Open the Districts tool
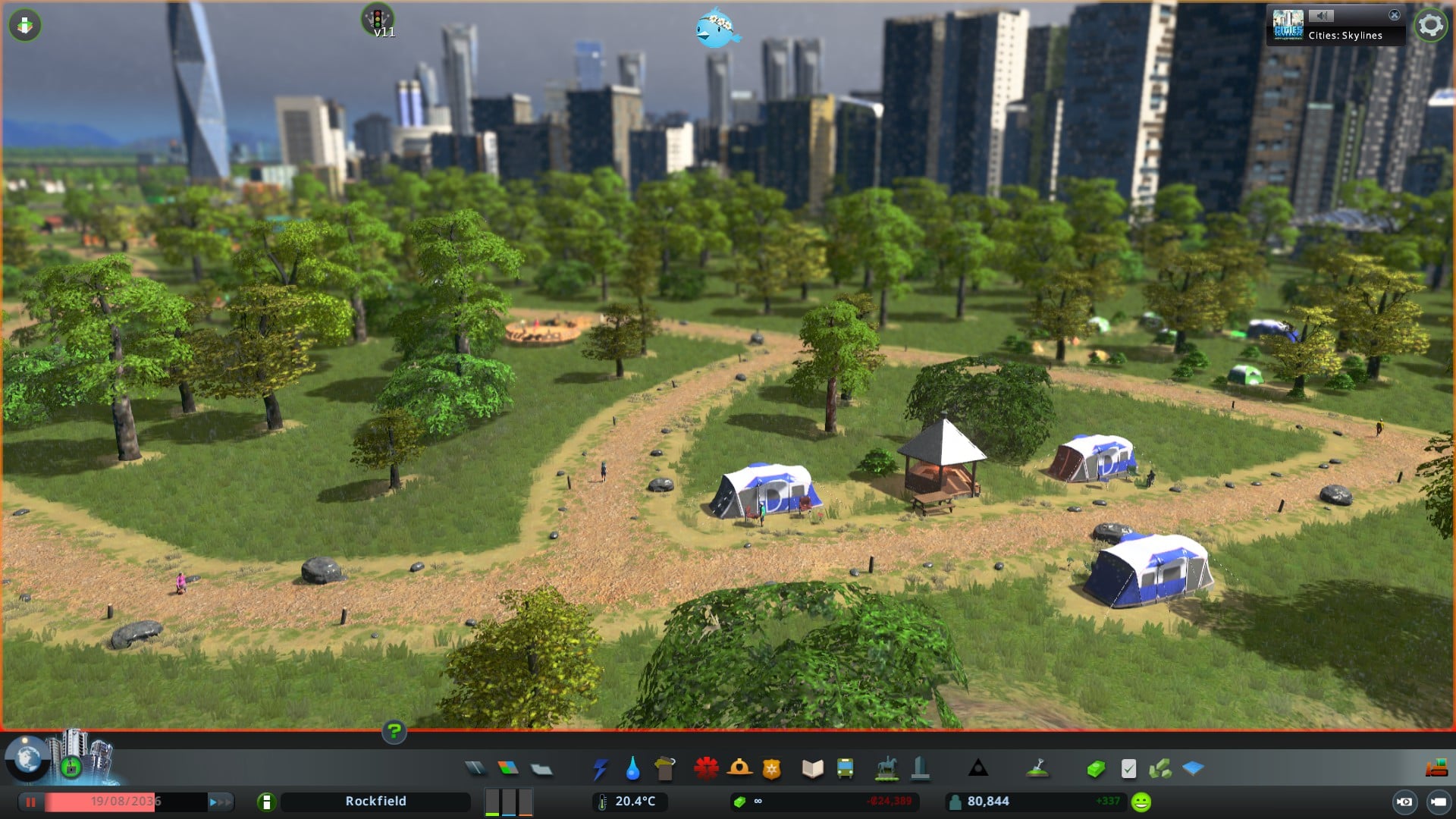Screen dimensions: 1456x819 541,769
